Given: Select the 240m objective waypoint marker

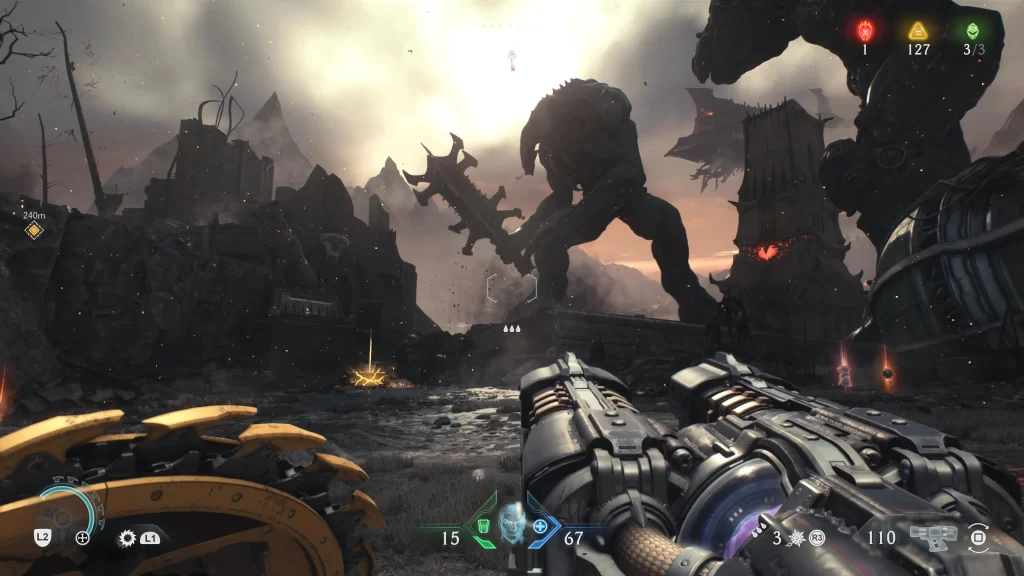Looking at the screenshot, I should (34, 231).
